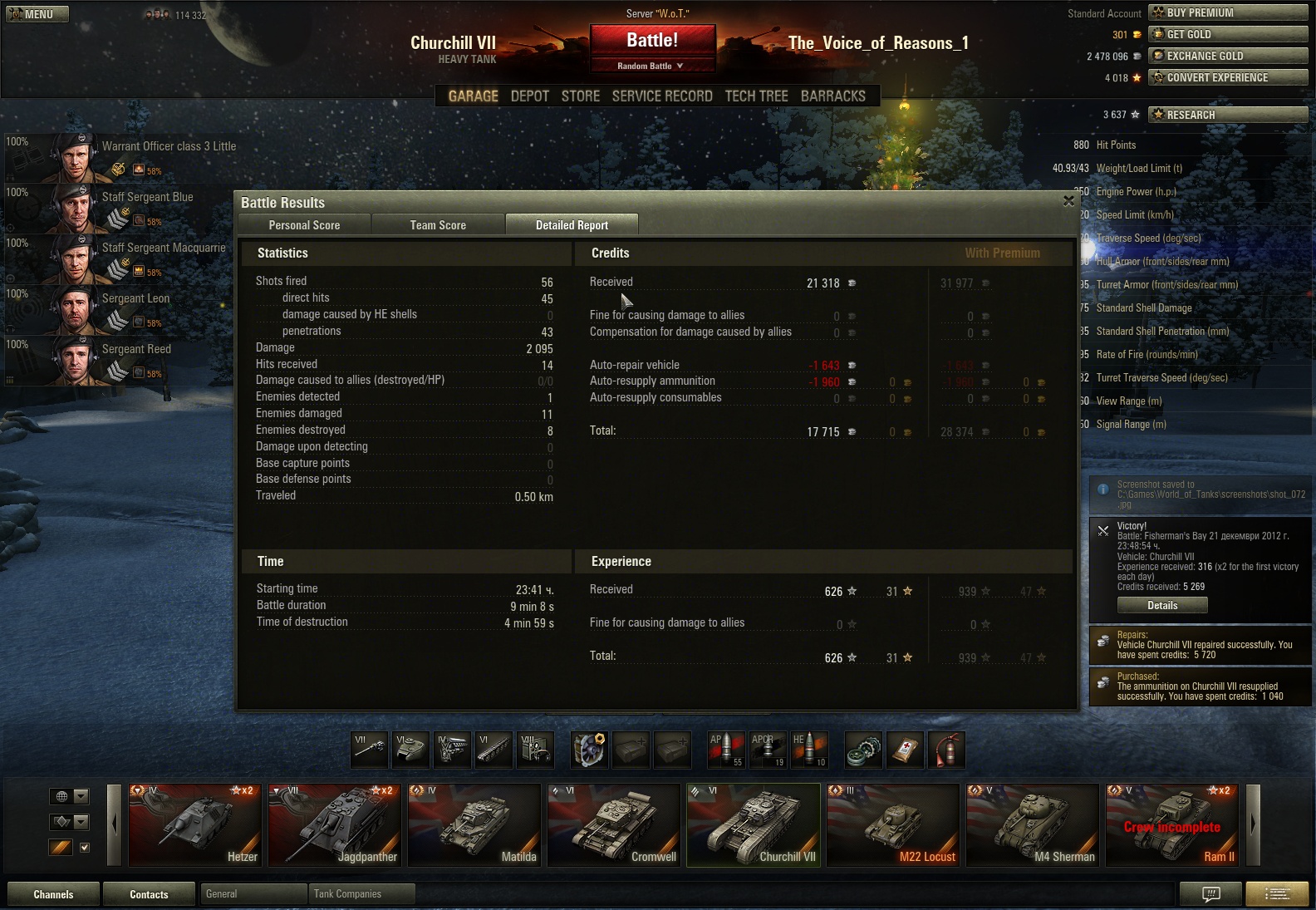Go to the Tech Tree screen
Screen dimensions: 1316x910
[x=756, y=96]
